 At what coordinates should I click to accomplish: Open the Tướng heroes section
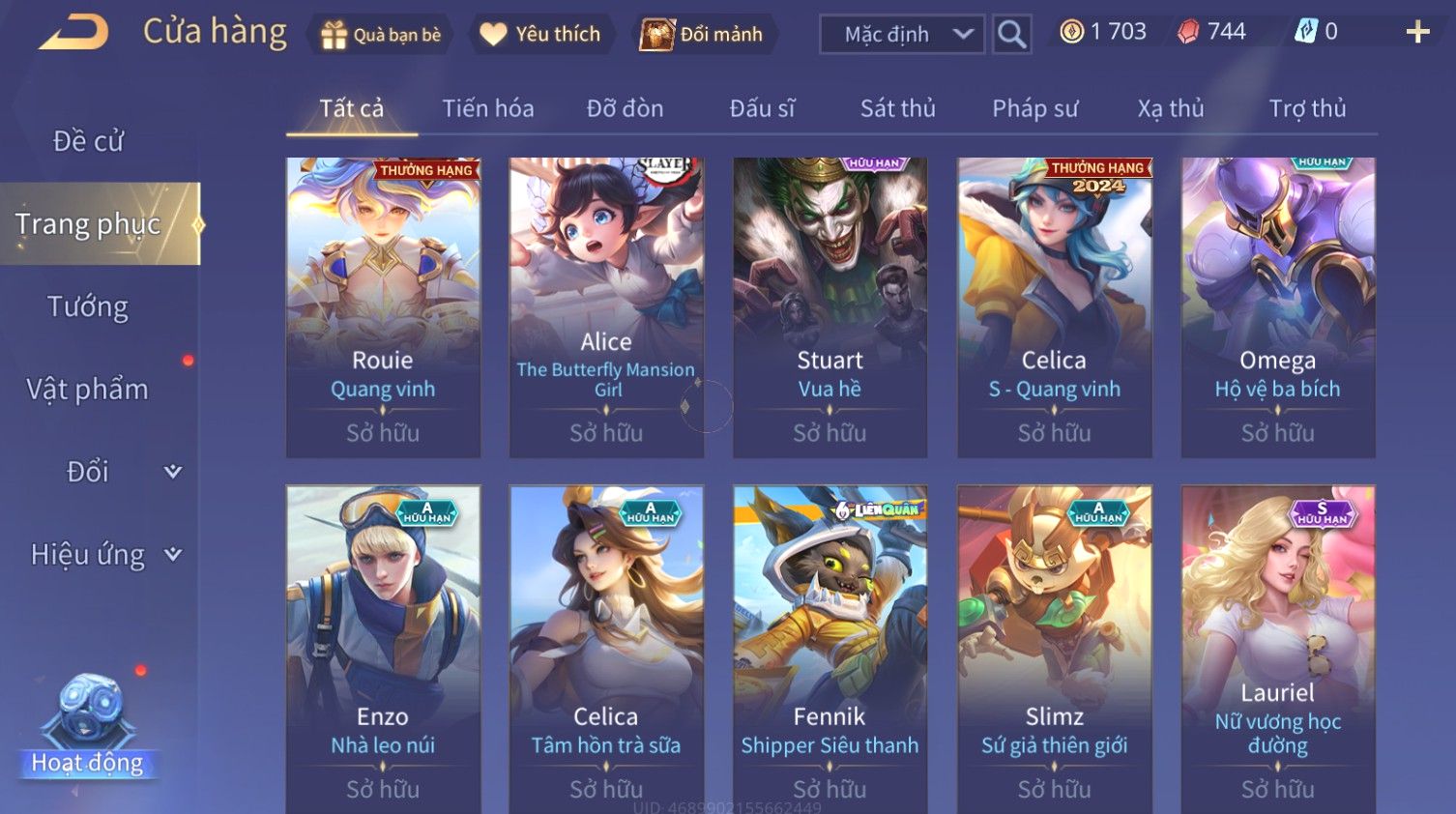(88, 306)
